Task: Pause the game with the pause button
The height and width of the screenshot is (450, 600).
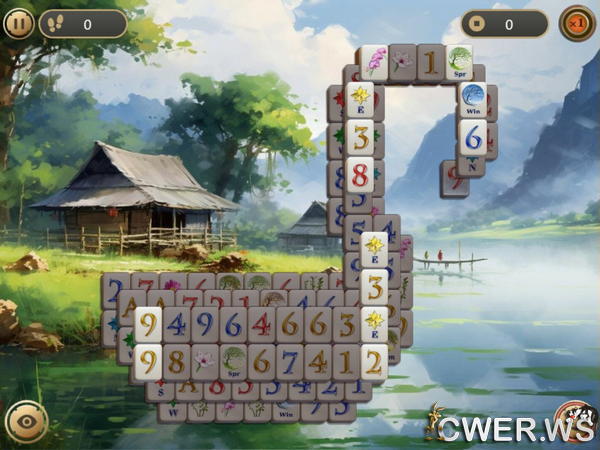Action: click(18, 23)
